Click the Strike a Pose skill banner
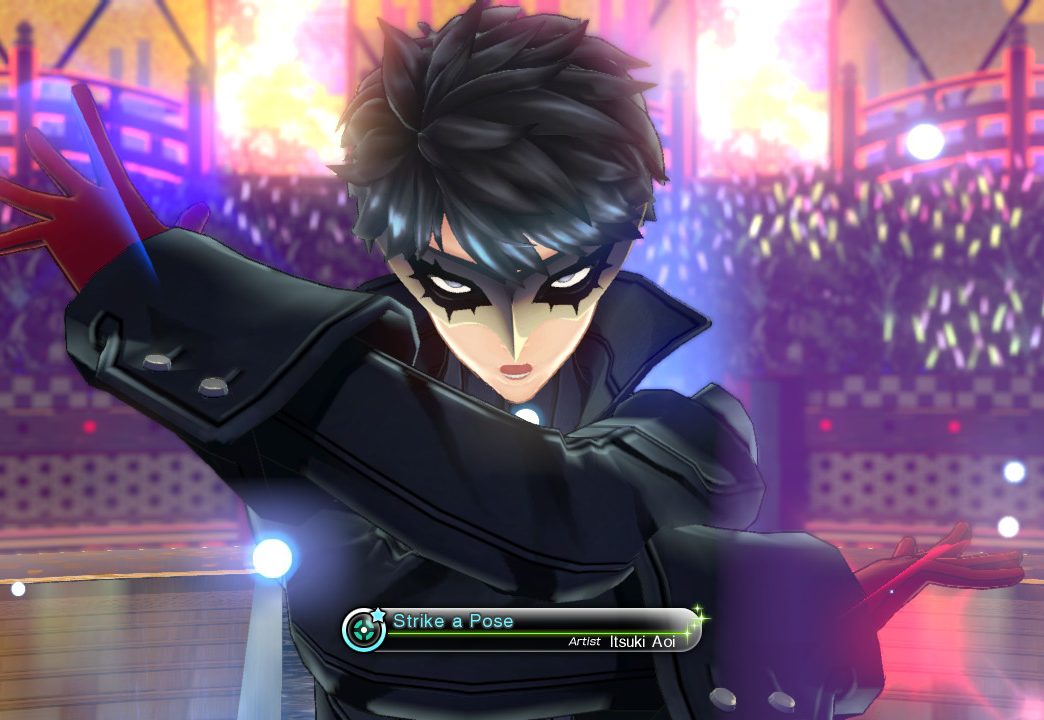 click(x=522, y=629)
